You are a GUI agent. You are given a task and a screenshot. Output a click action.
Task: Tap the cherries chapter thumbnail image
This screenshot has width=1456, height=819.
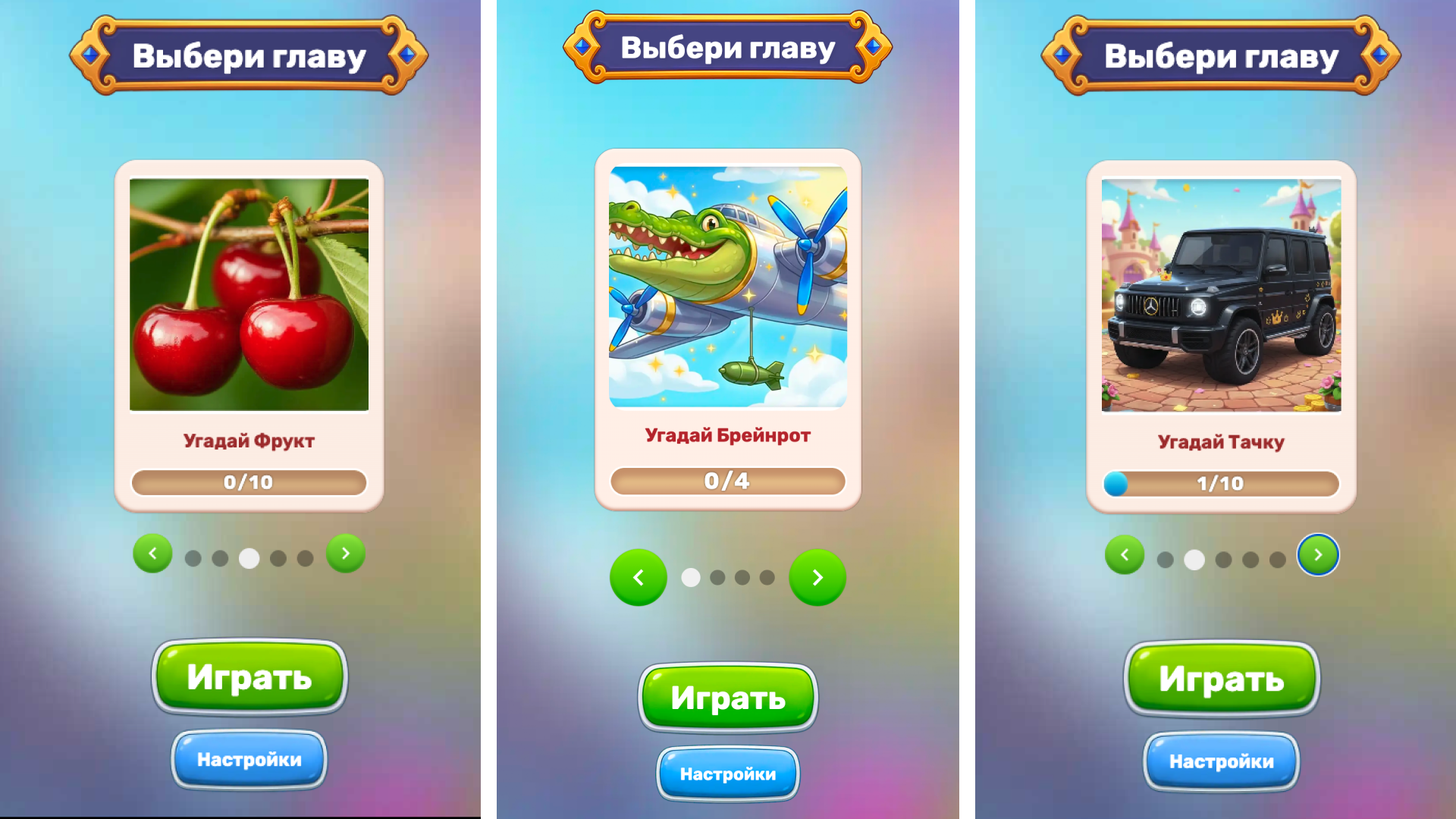tap(249, 292)
